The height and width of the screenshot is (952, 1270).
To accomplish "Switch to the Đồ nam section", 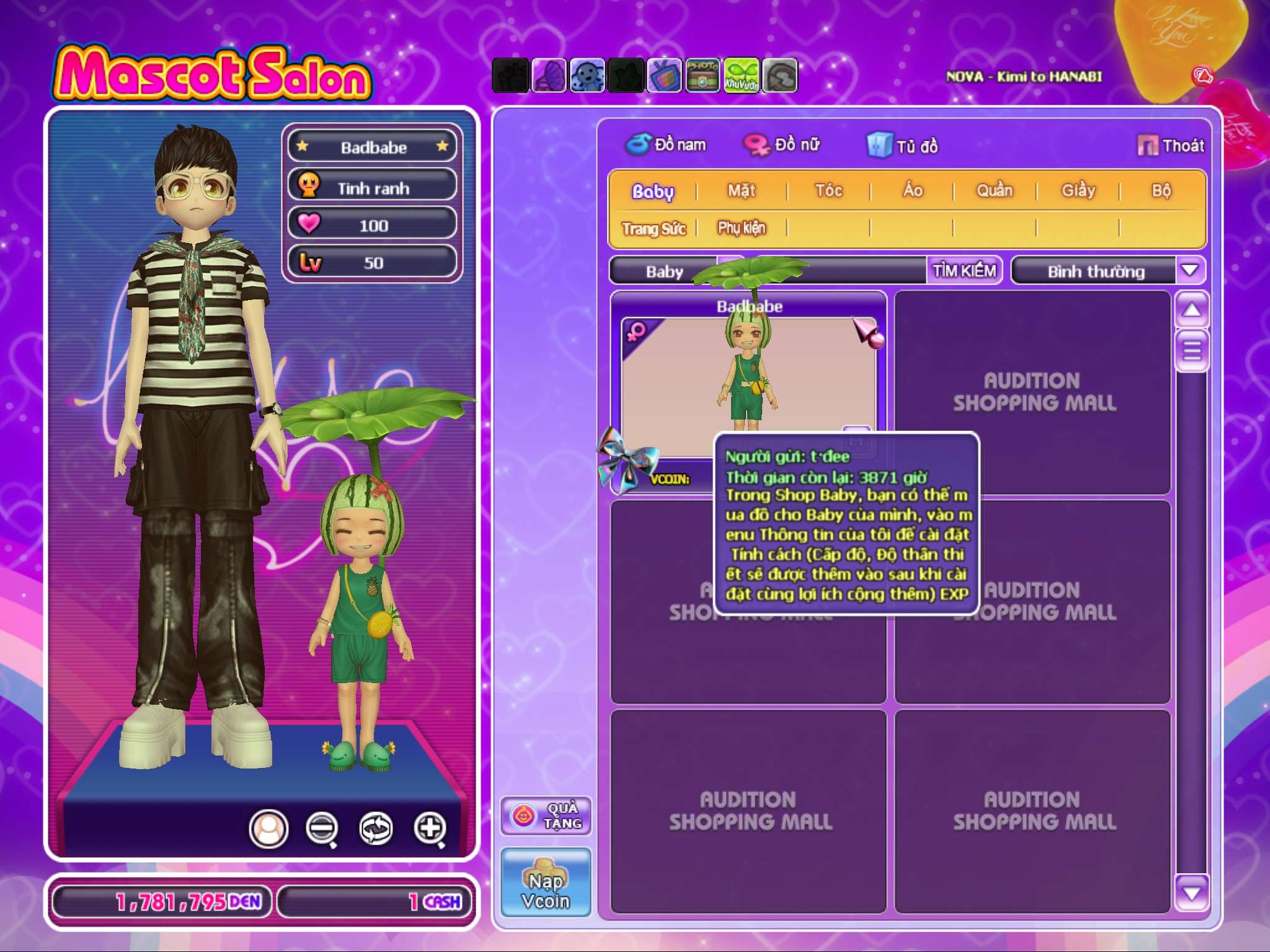I will click(x=666, y=145).
